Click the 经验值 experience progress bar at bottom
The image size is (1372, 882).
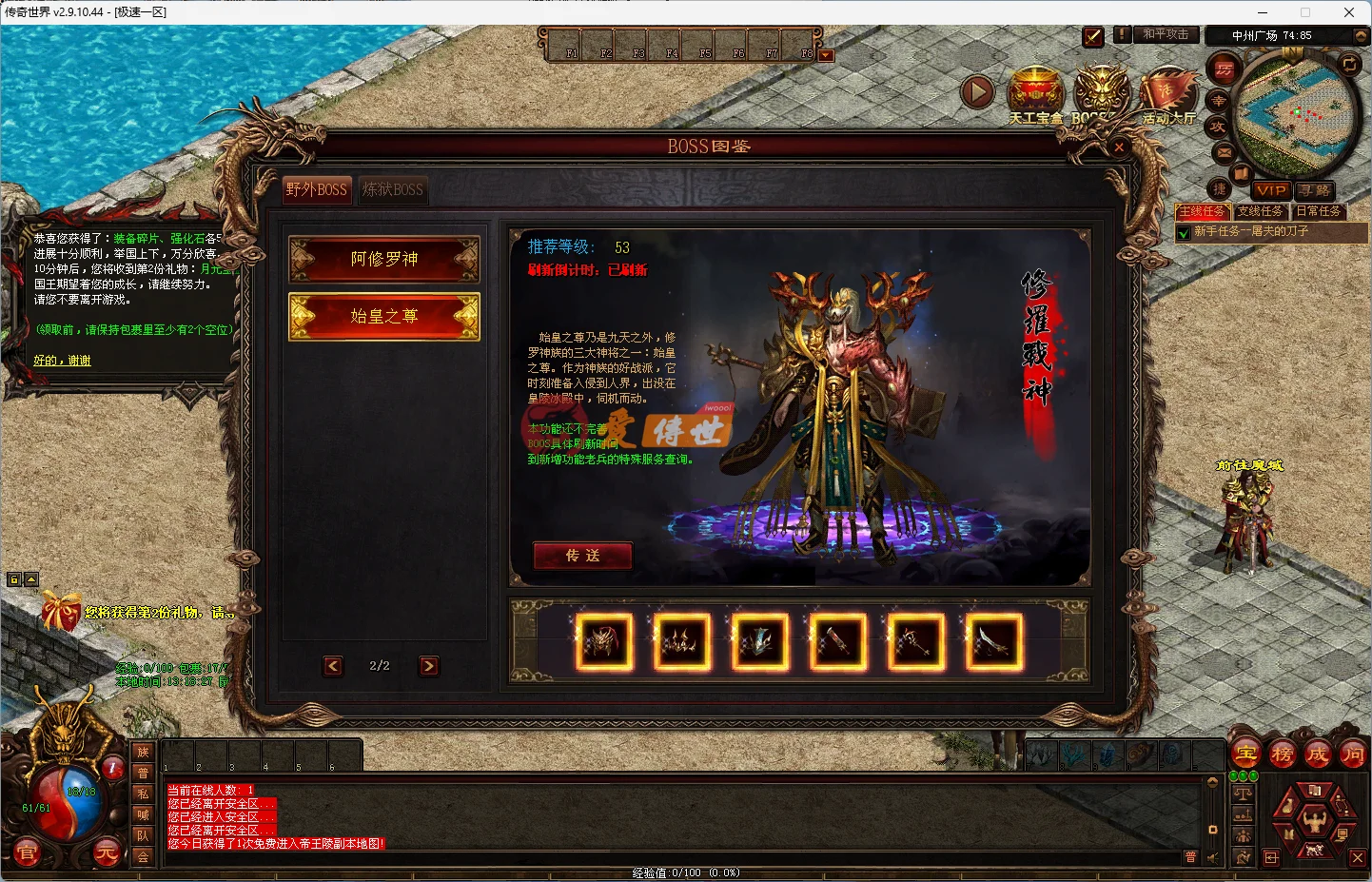685,872
